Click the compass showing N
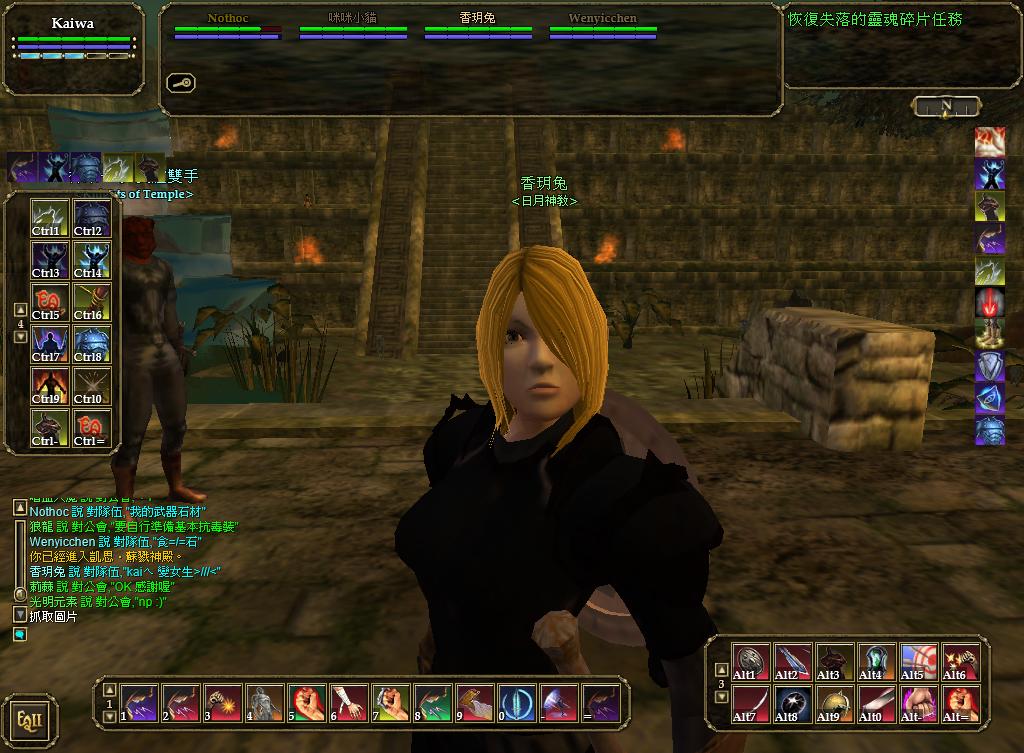 pos(946,106)
